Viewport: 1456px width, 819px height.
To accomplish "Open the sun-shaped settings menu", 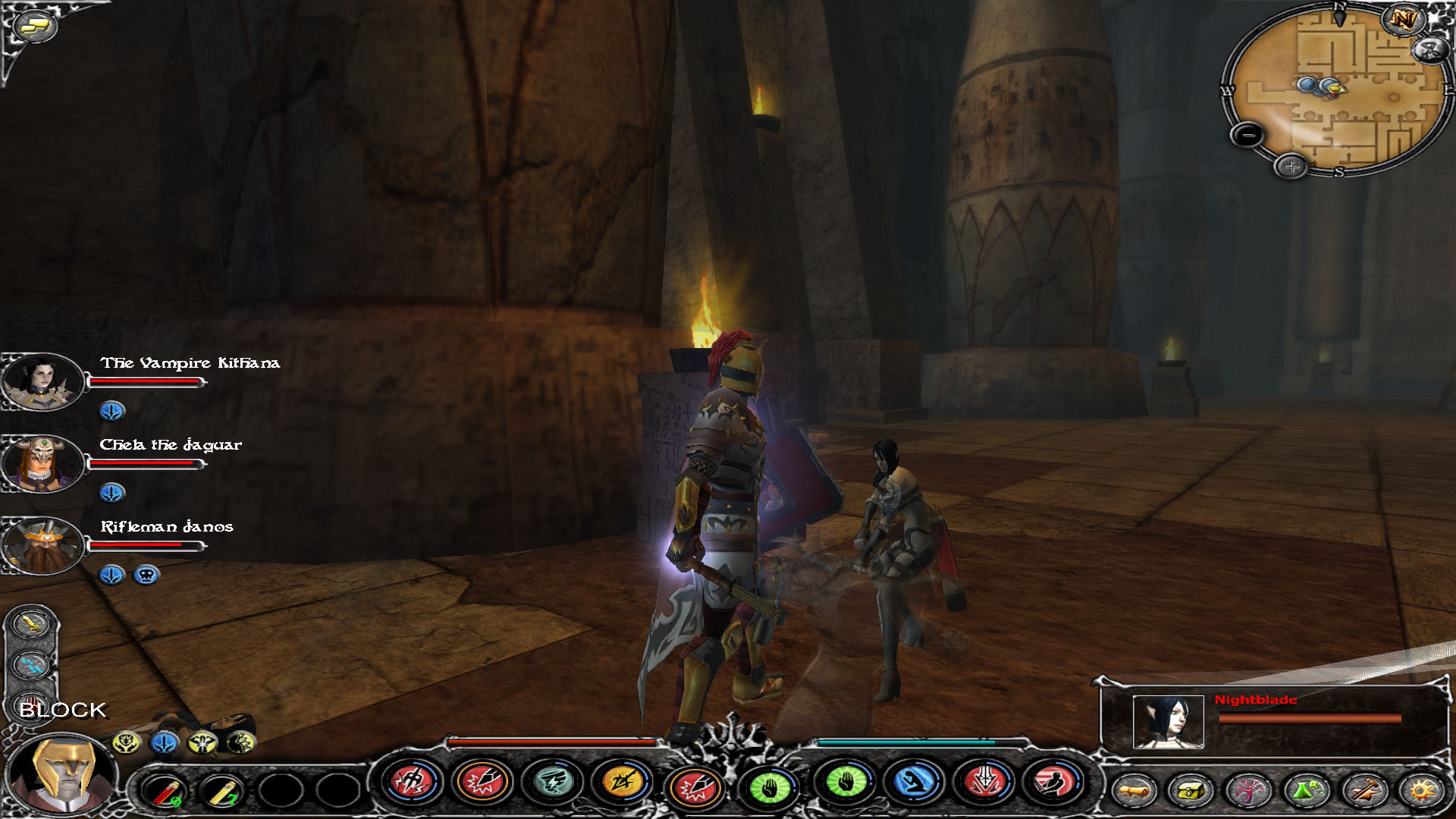I will [x=1422, y=791].
